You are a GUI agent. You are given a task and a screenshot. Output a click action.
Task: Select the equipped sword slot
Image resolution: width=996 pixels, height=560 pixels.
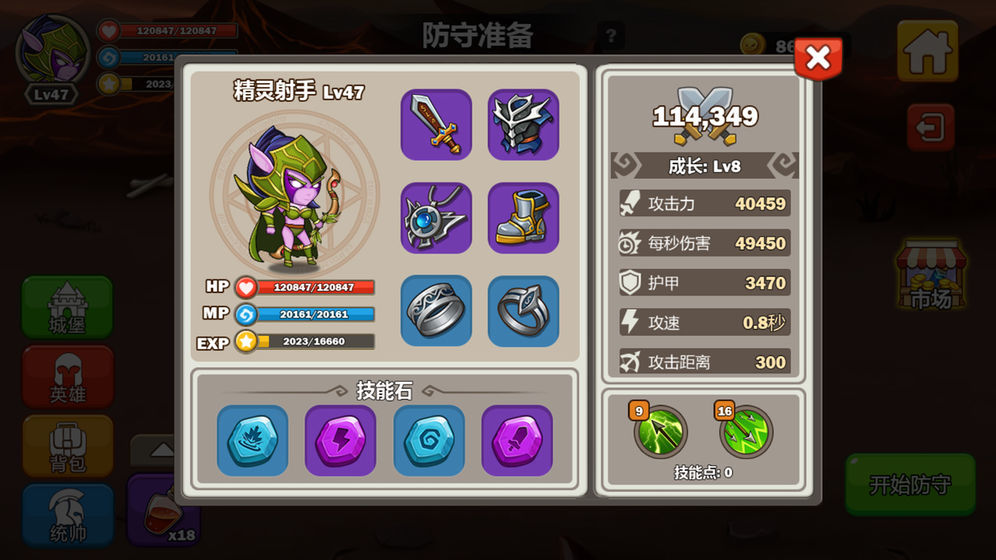tap(436, 125)
